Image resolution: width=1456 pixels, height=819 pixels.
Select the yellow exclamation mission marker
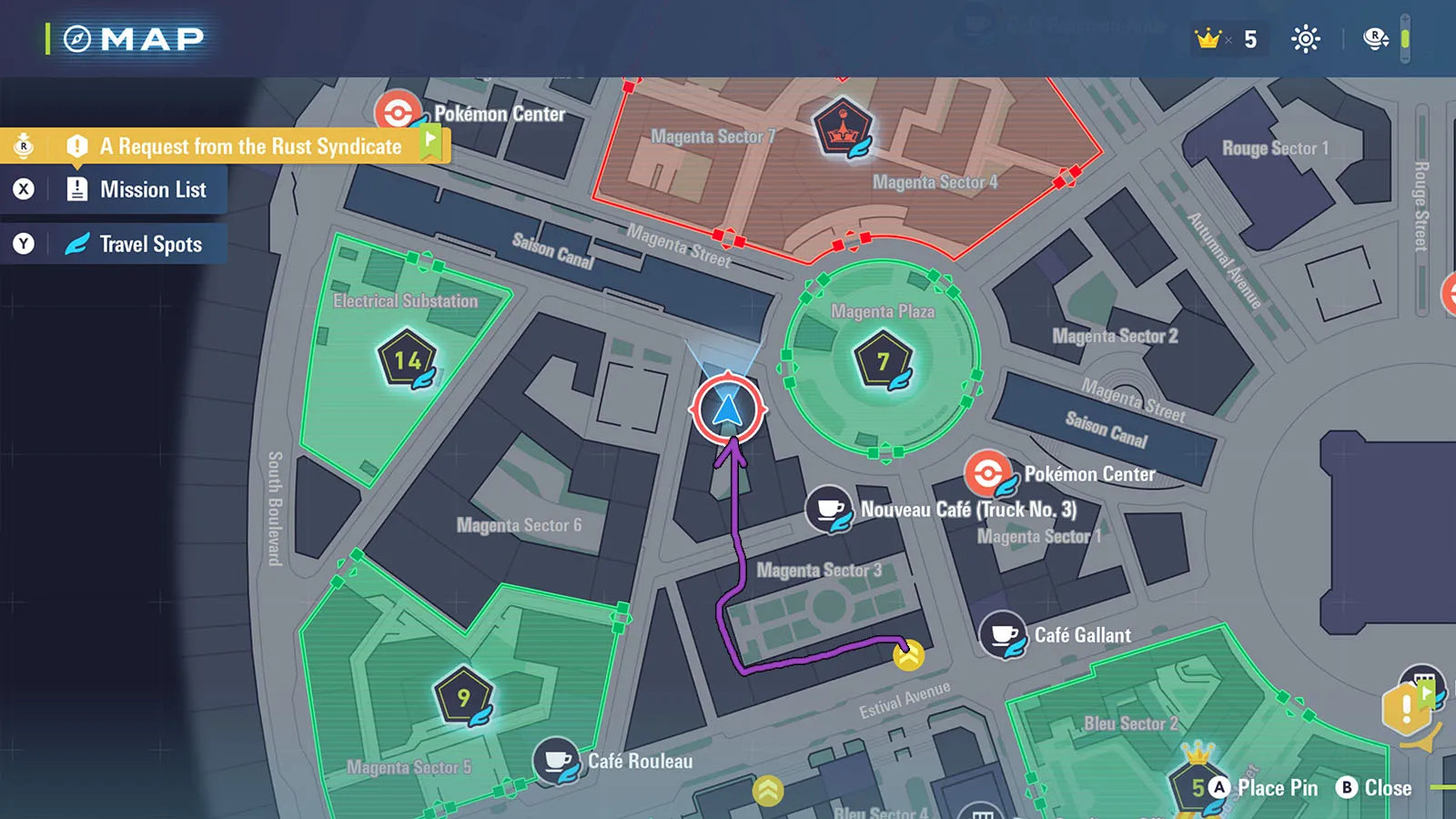click(1406, 709)
